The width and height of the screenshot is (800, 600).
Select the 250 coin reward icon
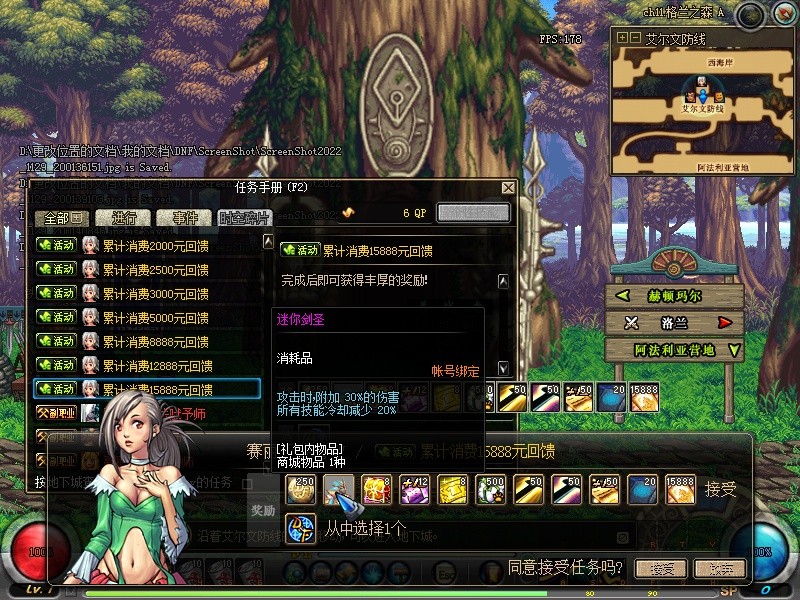301,489
